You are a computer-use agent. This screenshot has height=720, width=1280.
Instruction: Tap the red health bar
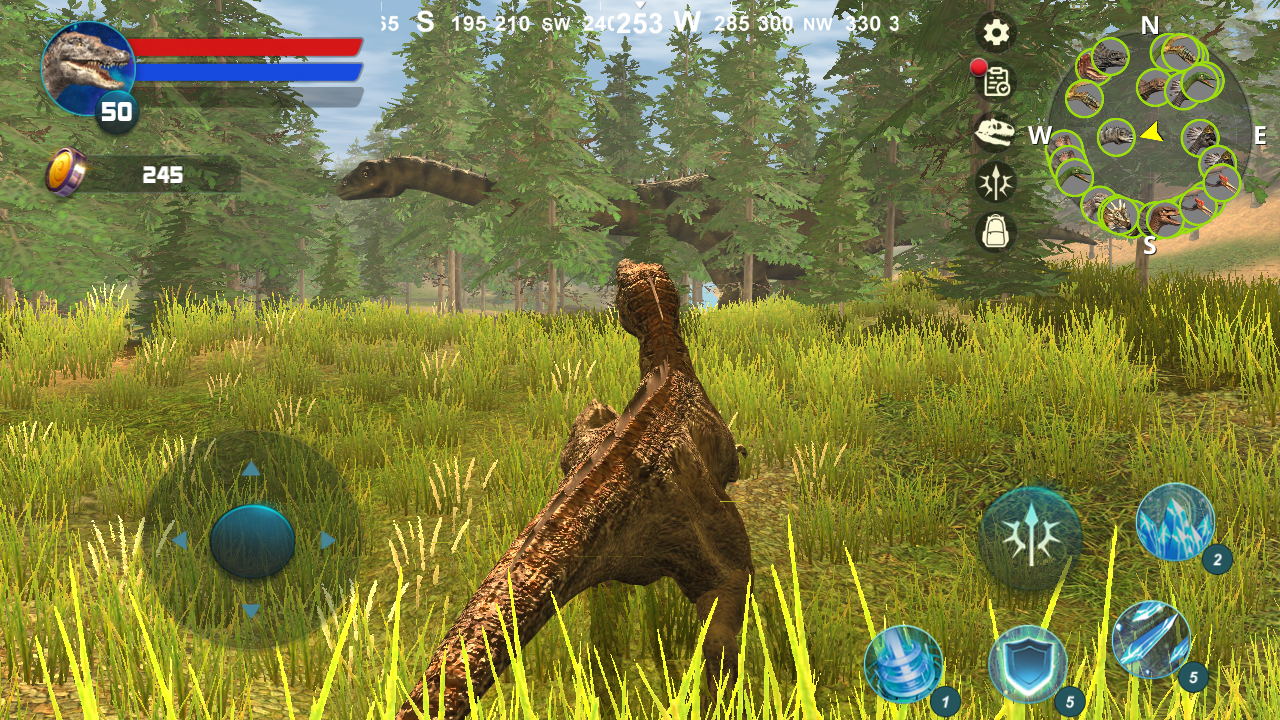coord(245,47)
